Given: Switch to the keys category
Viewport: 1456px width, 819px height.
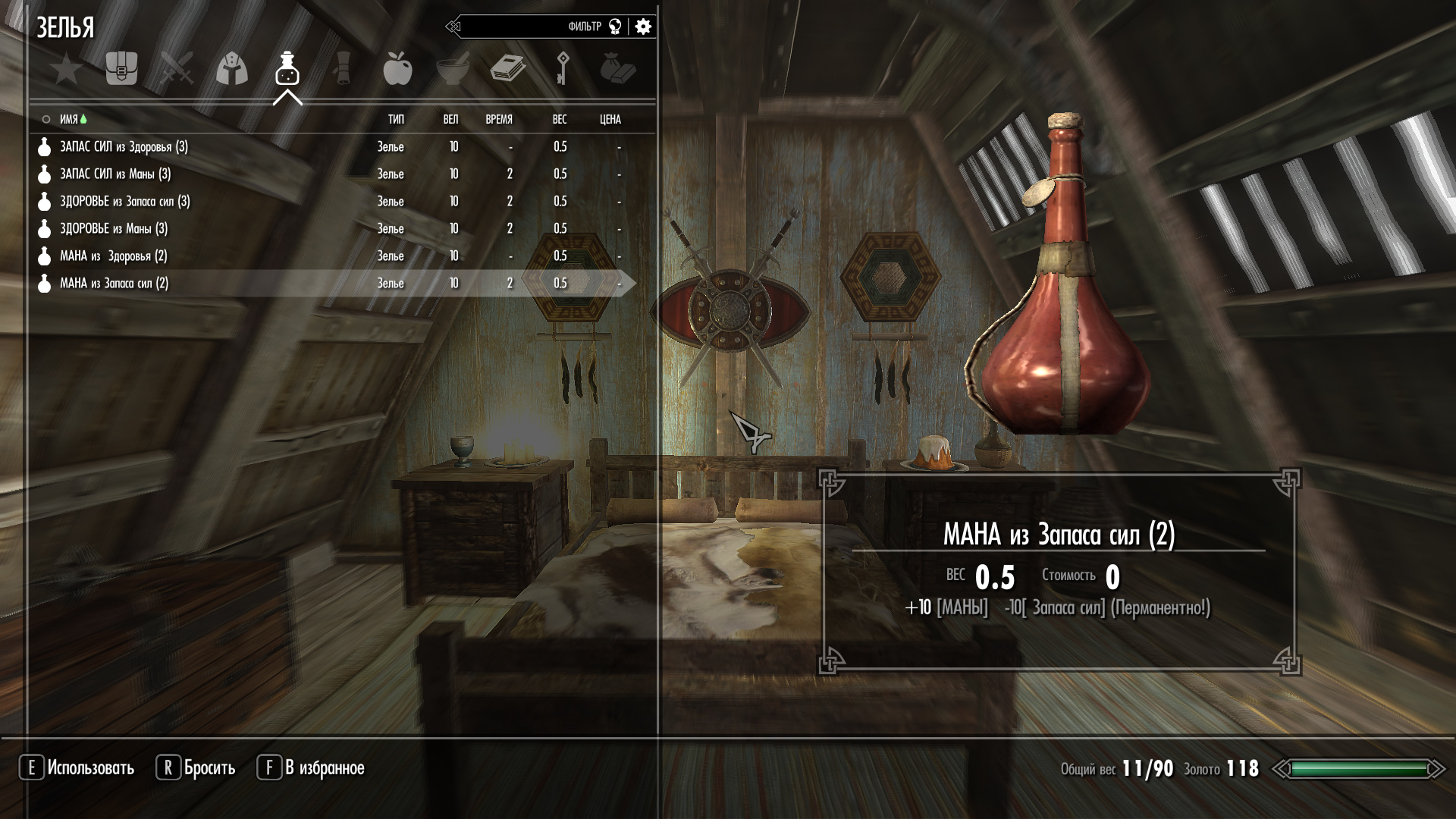Looking at the screenshot, I should 563,69.
